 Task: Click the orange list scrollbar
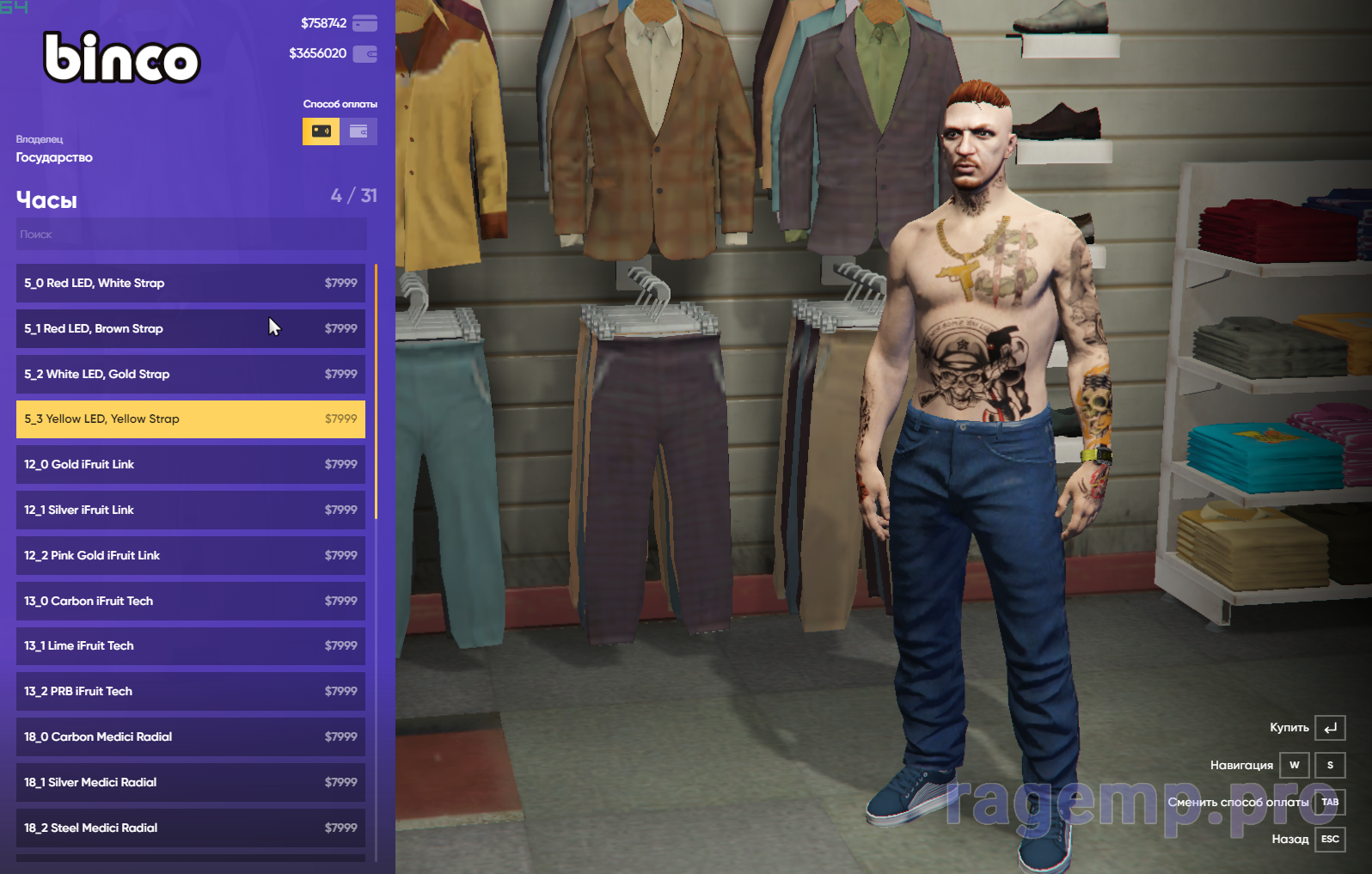[x=376, y=391]
